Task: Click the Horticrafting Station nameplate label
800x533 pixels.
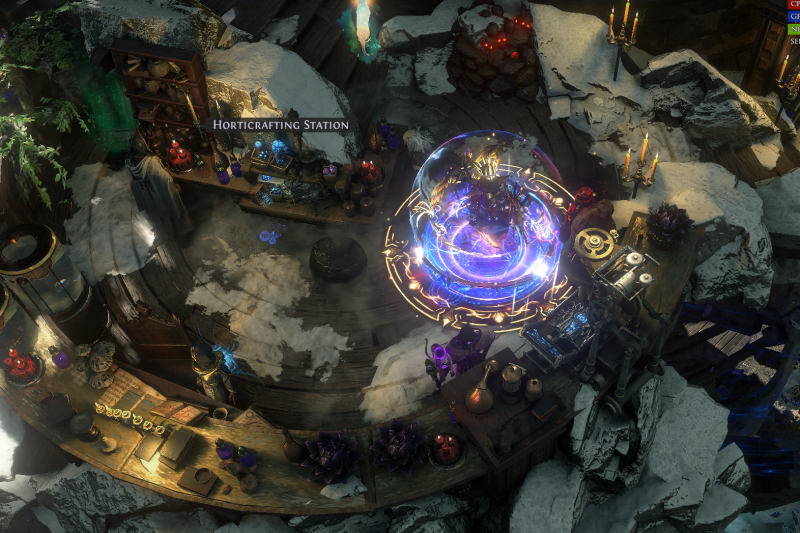Action: click(280, 125)
